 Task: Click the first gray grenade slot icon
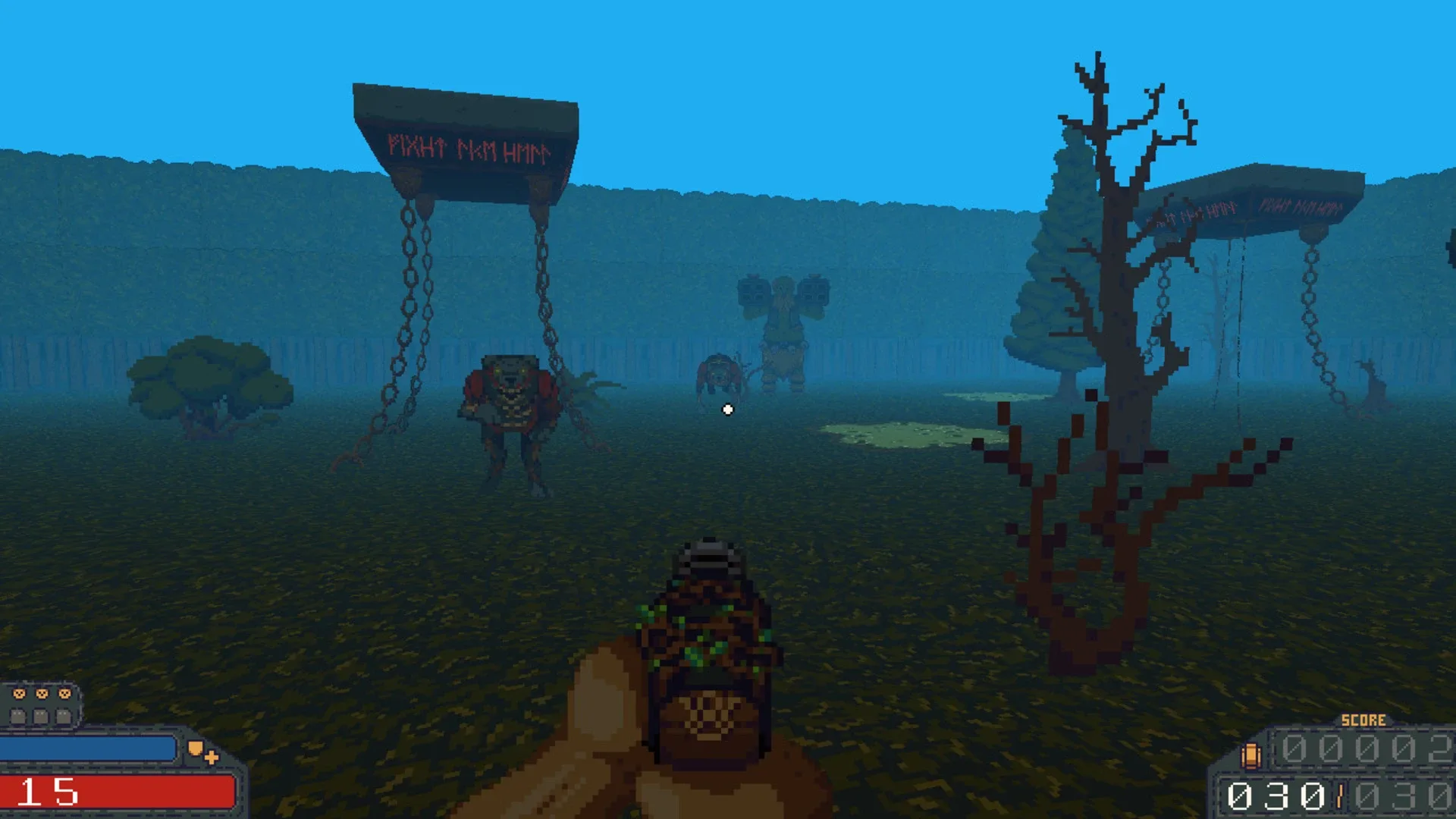pyautogui.click(x=19, y=716)
